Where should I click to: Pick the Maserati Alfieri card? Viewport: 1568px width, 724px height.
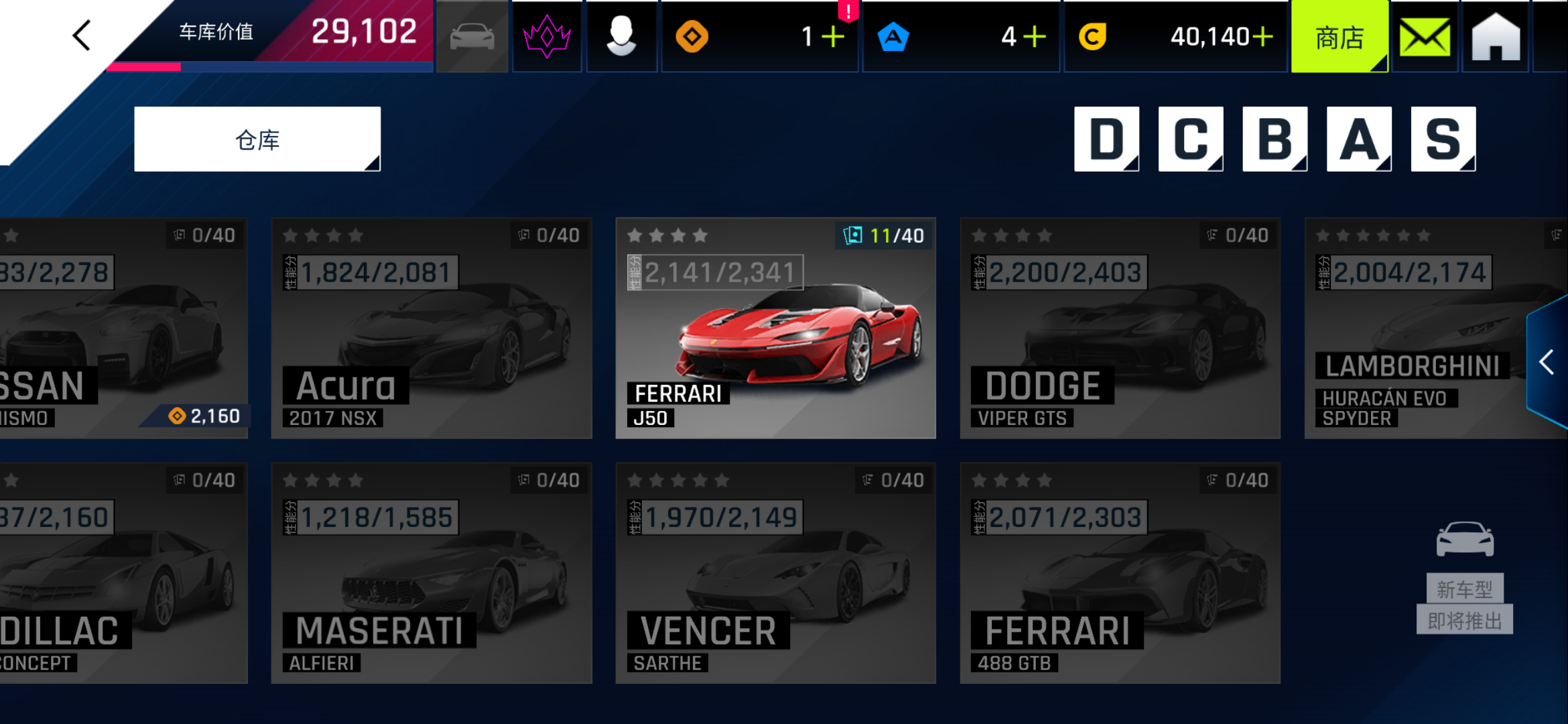point(432,573)
